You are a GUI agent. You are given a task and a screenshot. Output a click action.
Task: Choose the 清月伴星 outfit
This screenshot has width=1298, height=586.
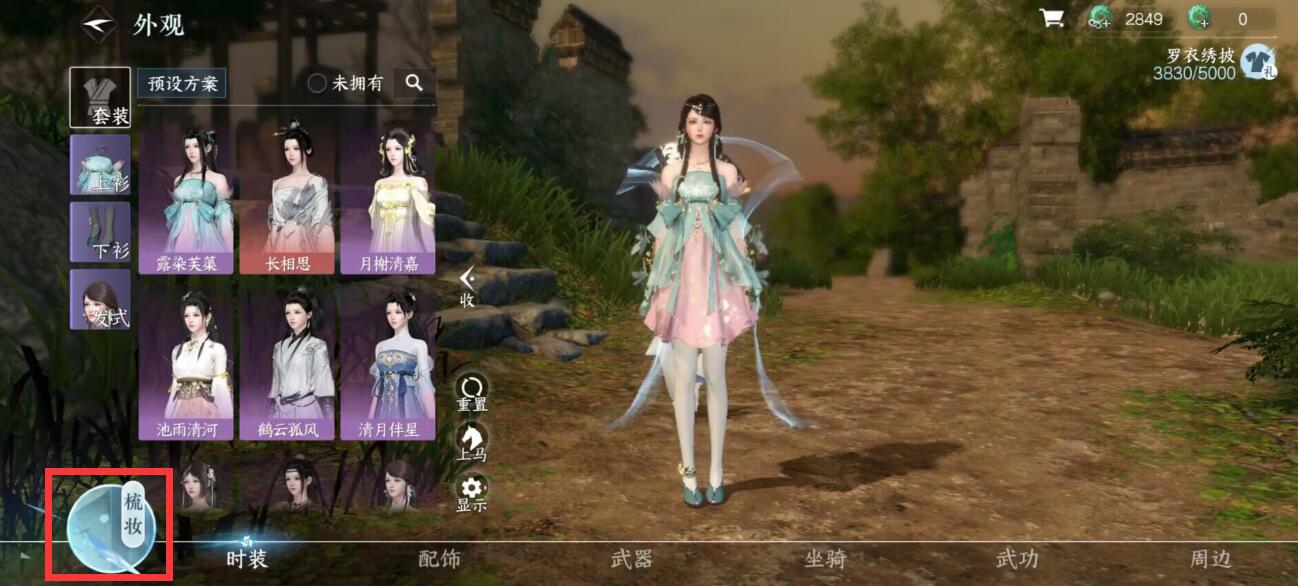387,365
